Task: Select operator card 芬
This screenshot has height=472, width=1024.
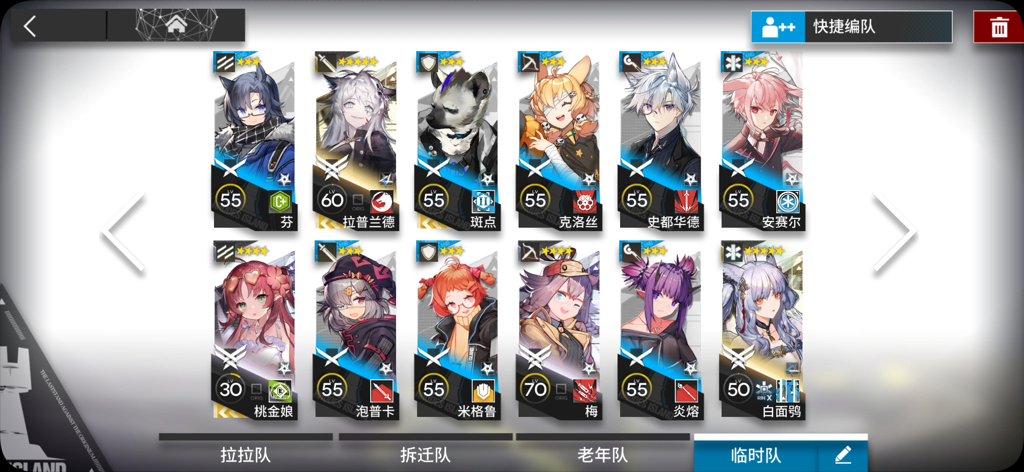Action: (x=254, y=140)
